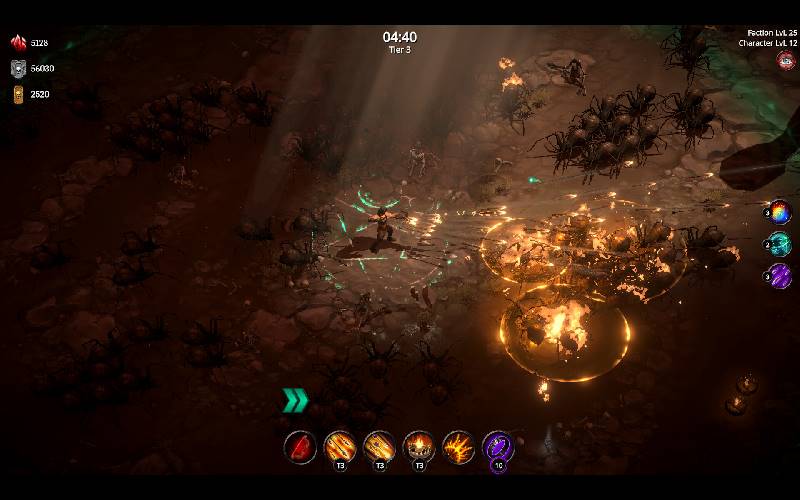Use the golden quiver arrows ability
The height and width of the screenshot is (500, 800).
pyautogui.click(x=379, y=446)
